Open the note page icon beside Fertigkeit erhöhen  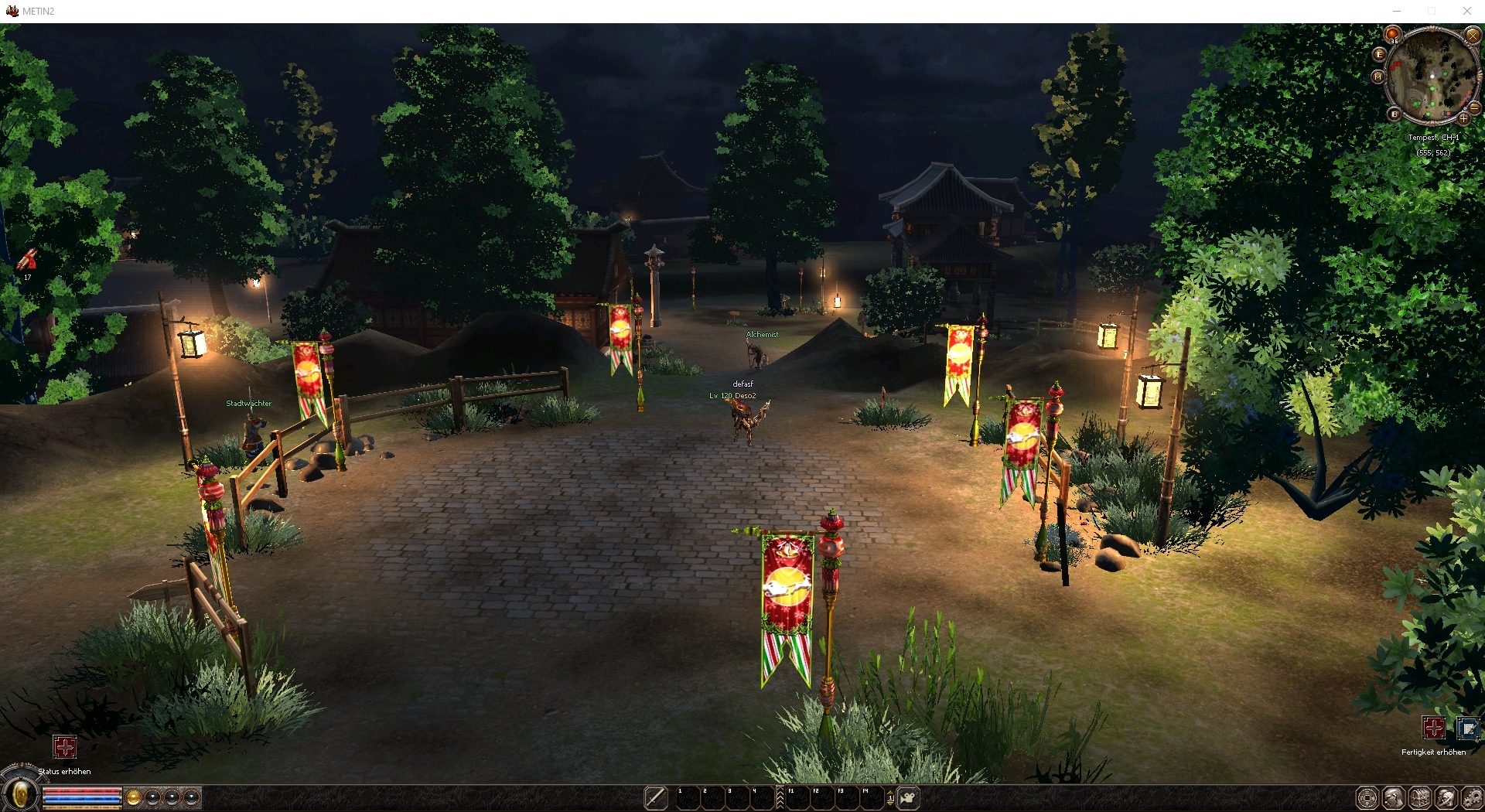[x=1467, y=728]
